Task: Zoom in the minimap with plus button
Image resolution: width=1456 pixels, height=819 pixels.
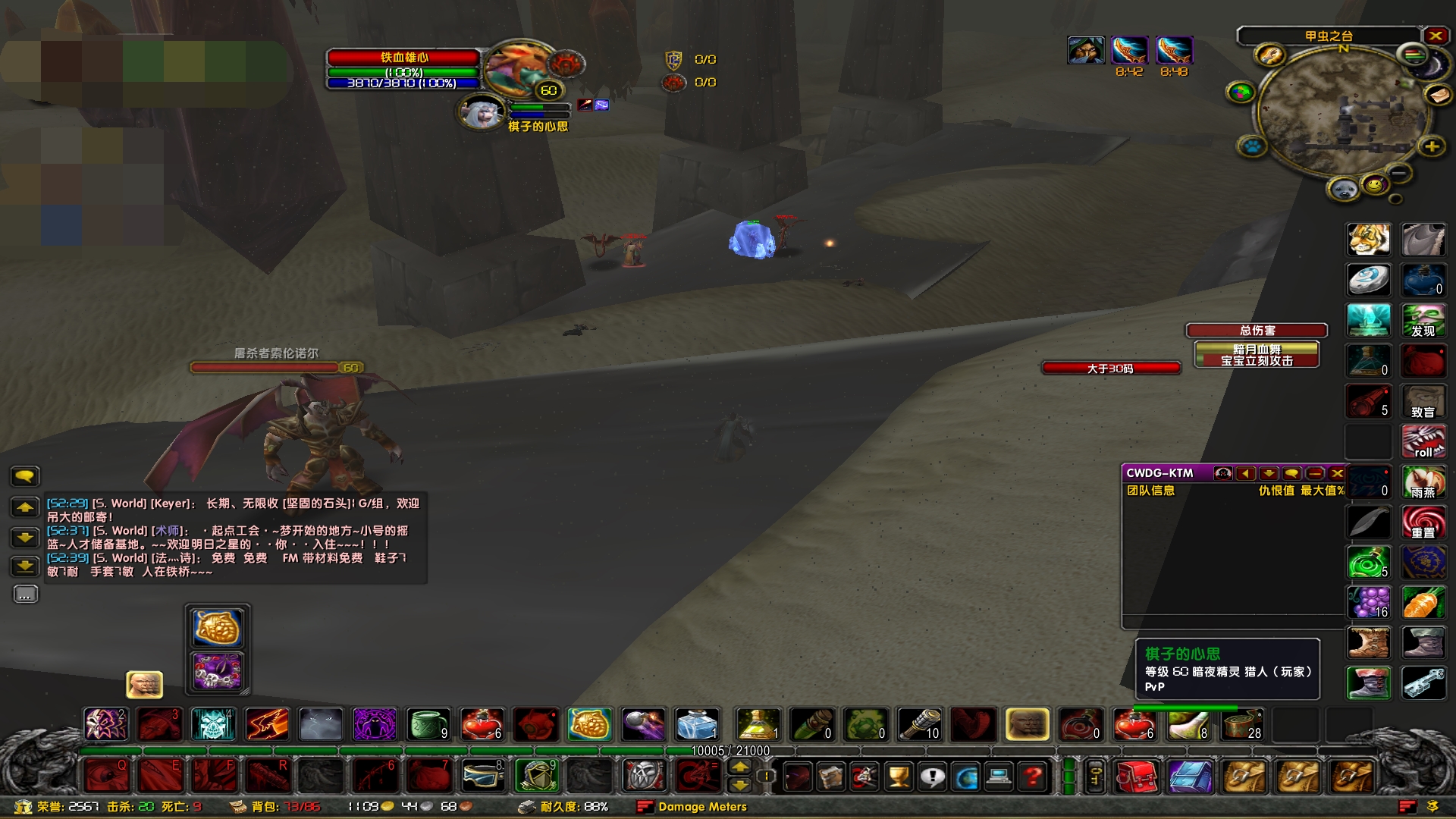Action: [x=1432, y=146]
